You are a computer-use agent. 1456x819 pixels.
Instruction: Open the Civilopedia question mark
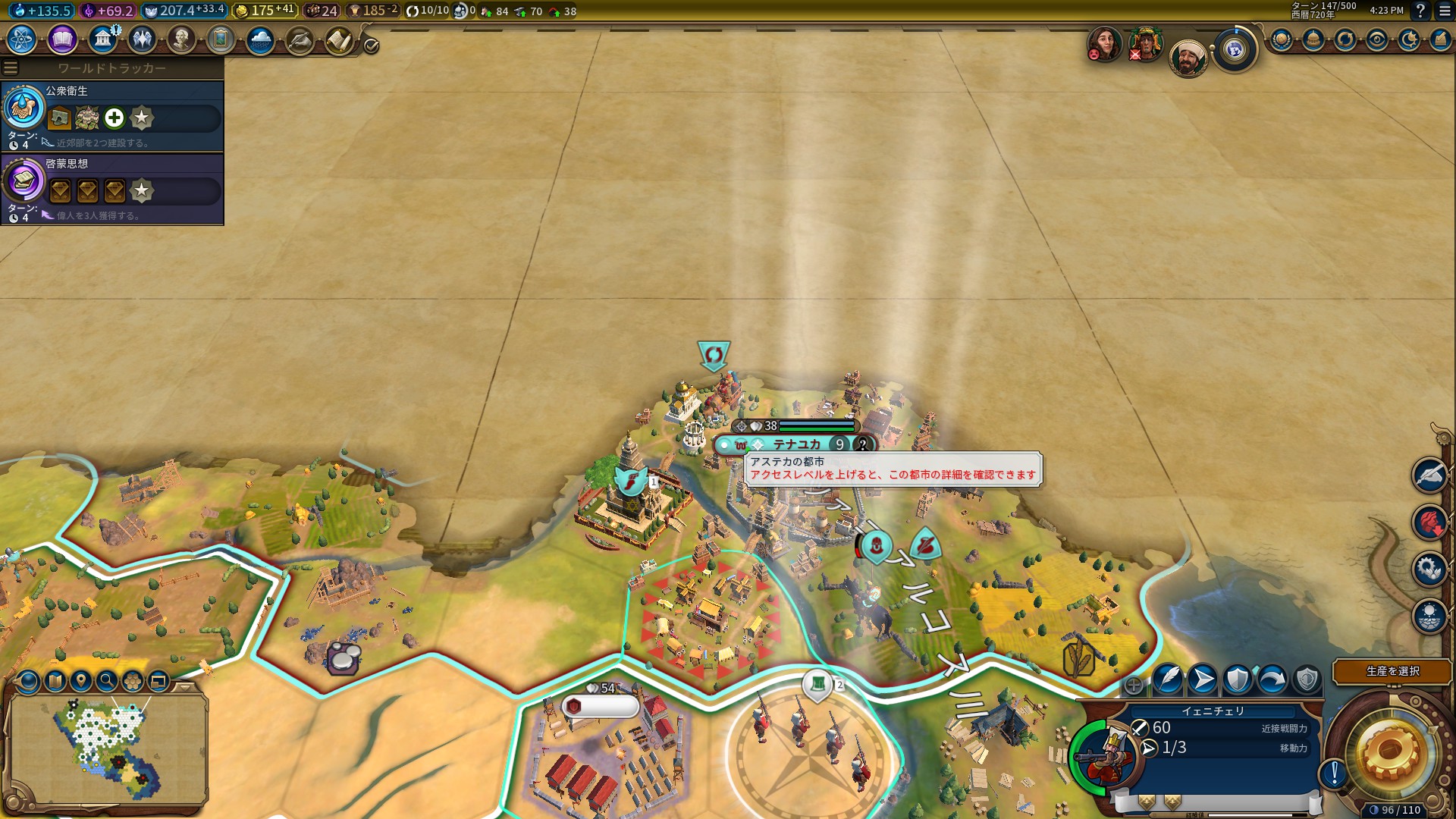click(1420, 11)
